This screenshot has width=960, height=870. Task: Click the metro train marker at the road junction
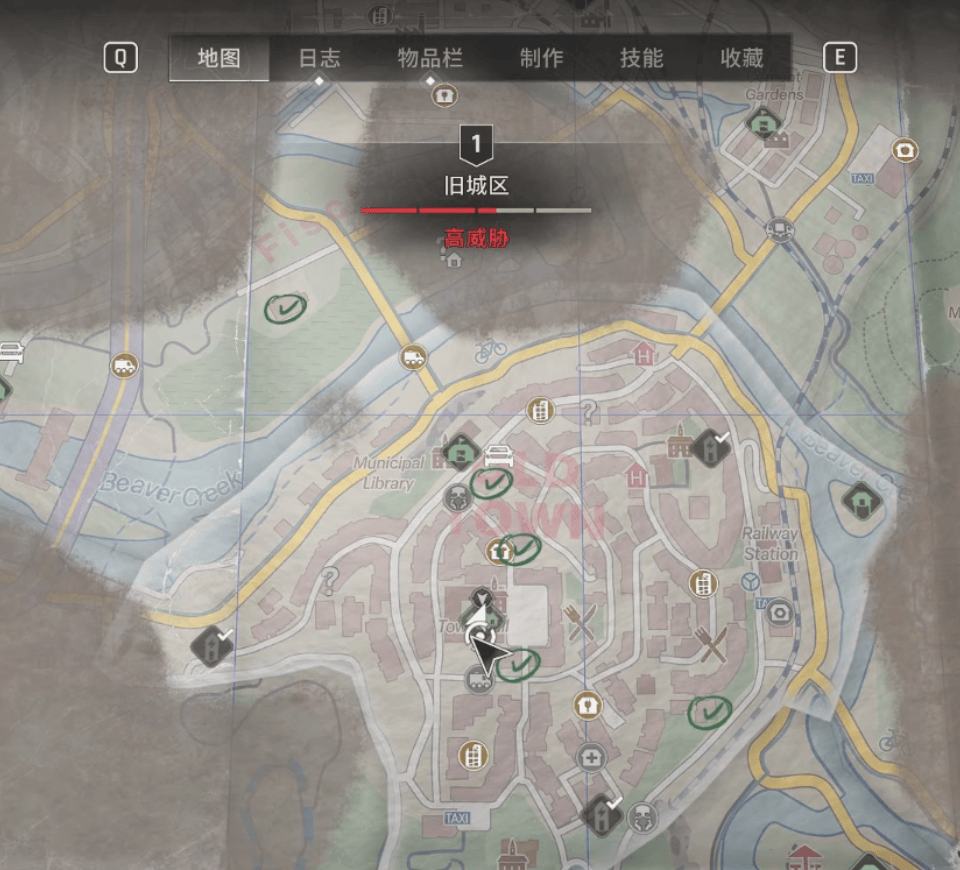(x=777, y=230)
